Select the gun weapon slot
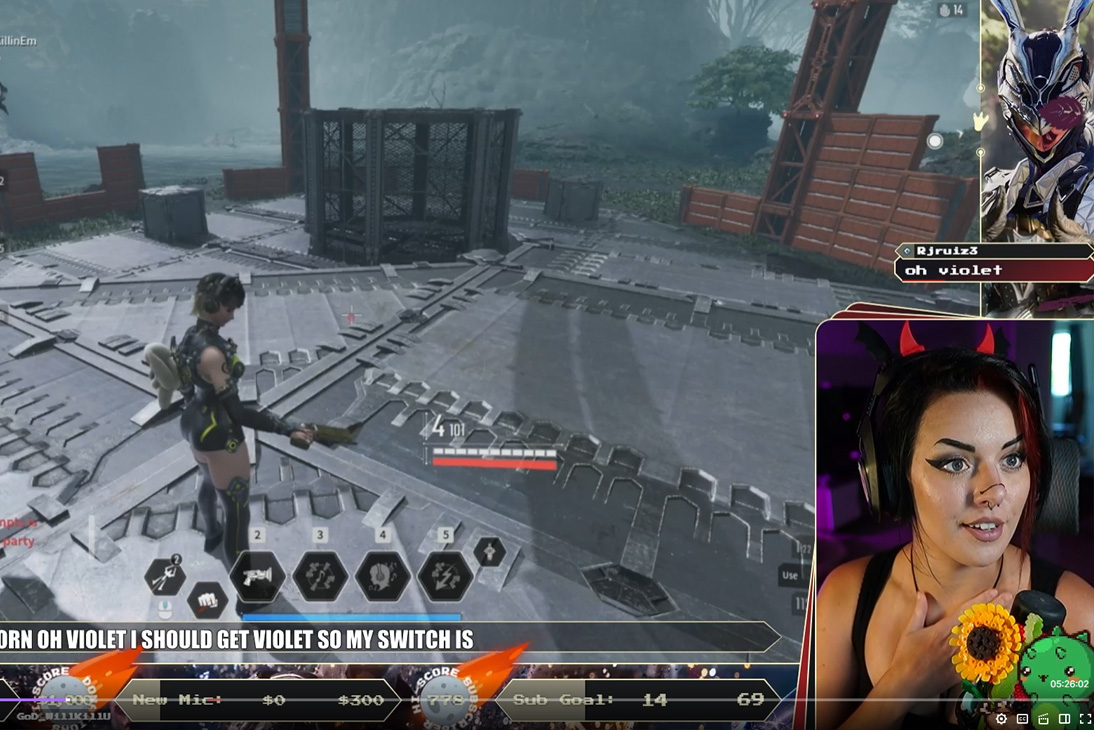Image resolution: width=1094 pixels, height=730 pixels. click(x=257, y=577)
